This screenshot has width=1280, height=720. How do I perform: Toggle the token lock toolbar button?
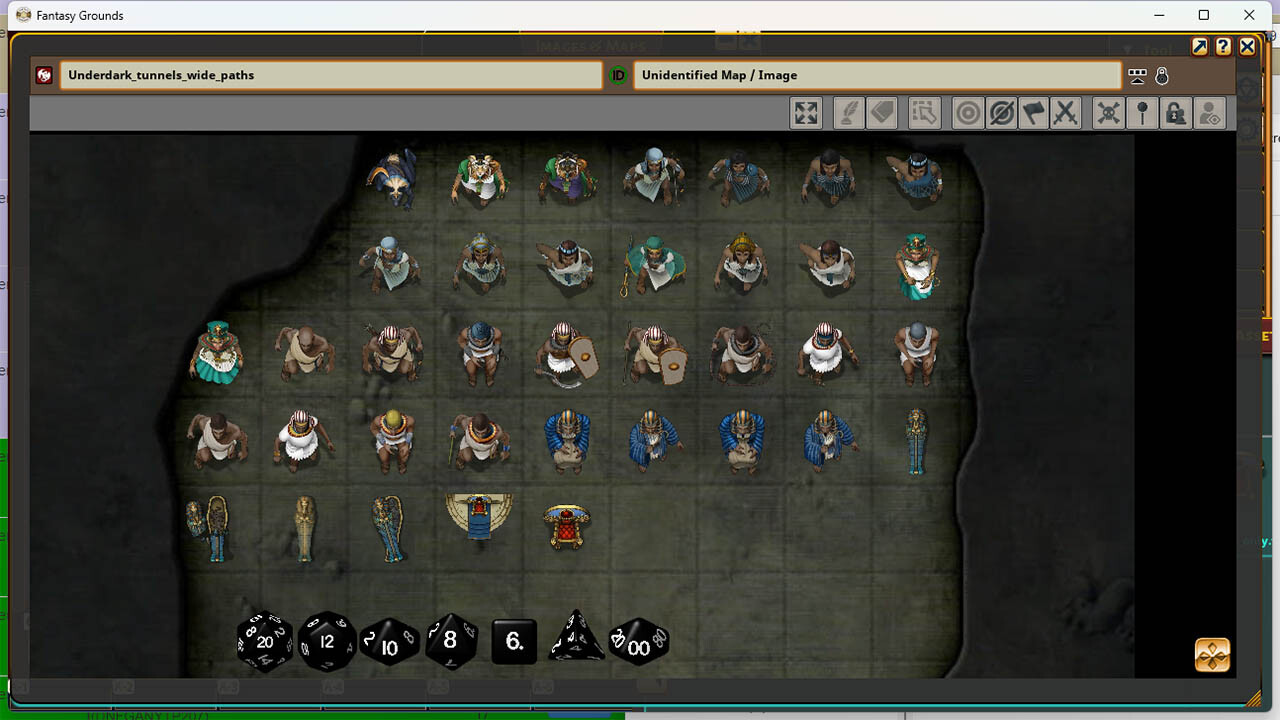(1176, 113)
